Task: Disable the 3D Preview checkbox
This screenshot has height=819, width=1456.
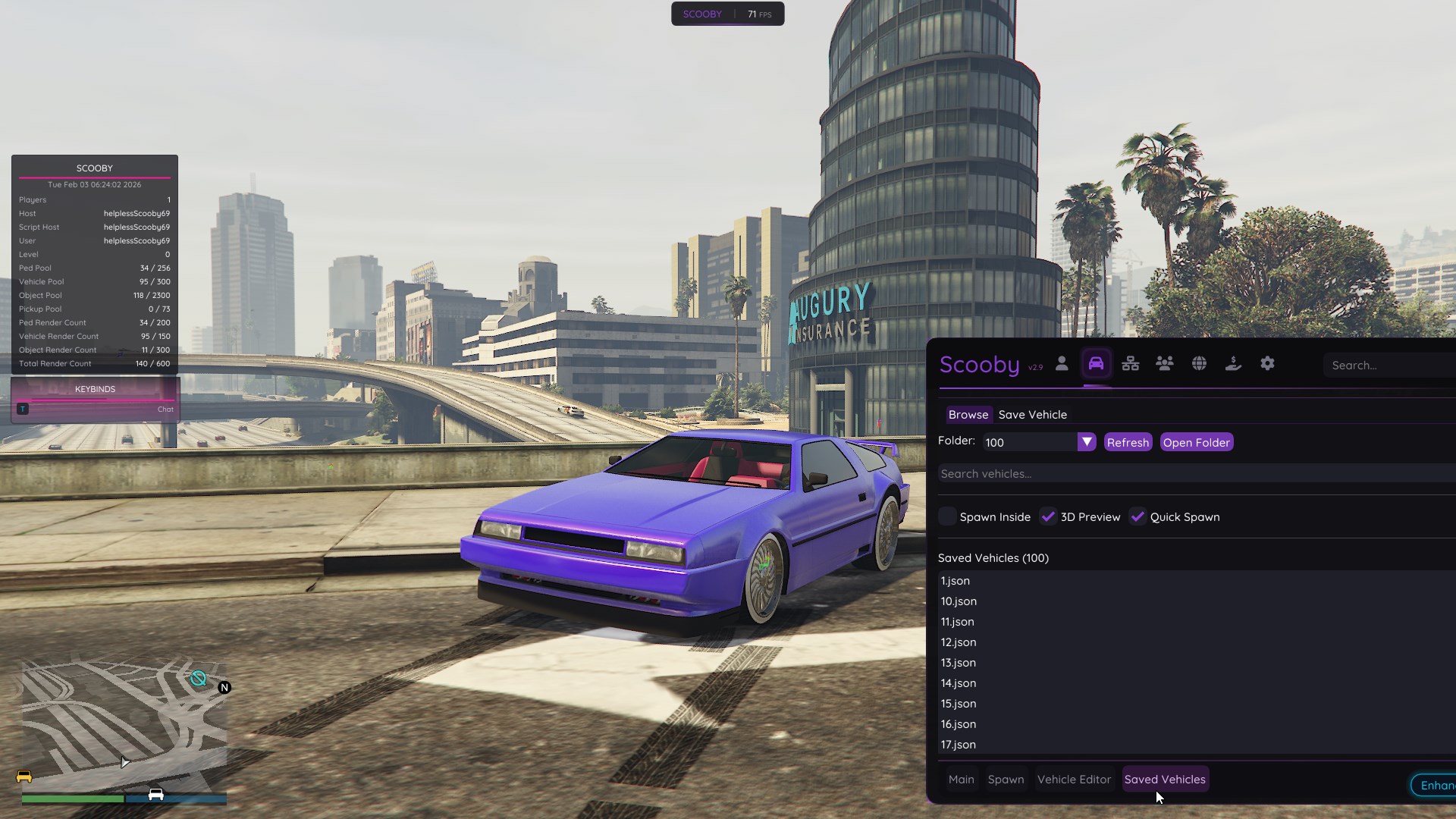Action: (x=1049, y=516)
